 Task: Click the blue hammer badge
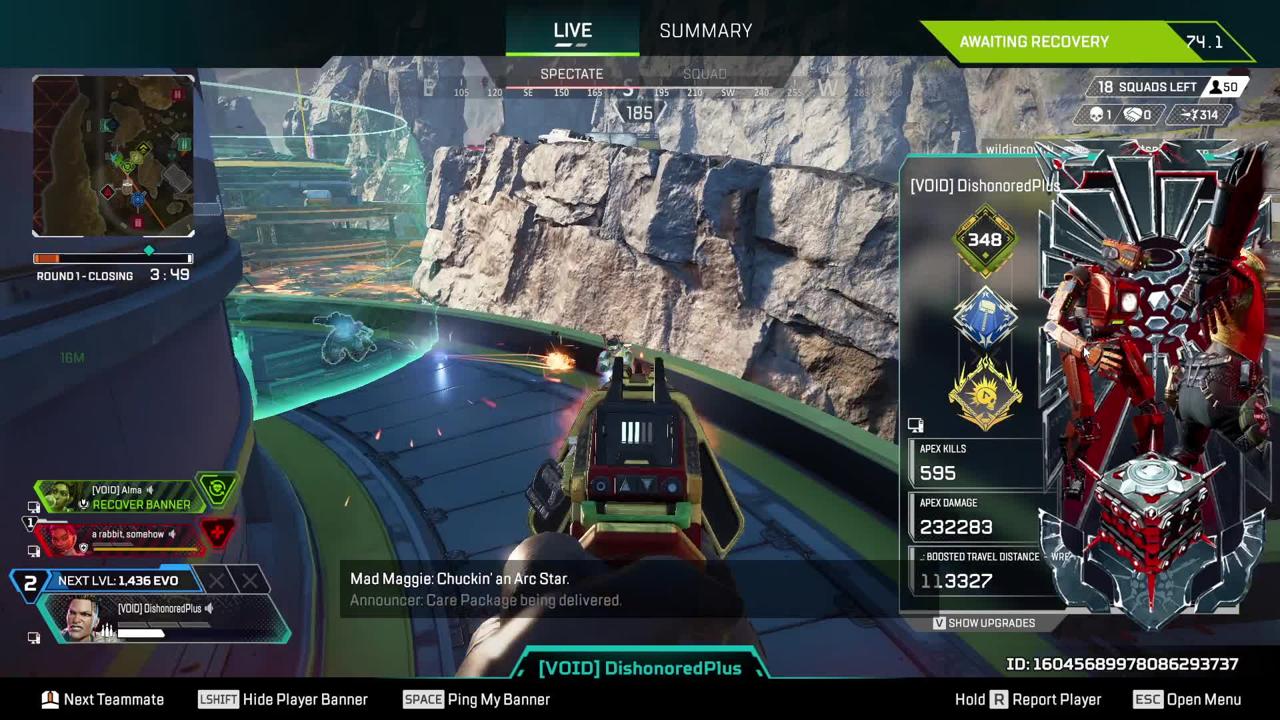tap(985, 319)
